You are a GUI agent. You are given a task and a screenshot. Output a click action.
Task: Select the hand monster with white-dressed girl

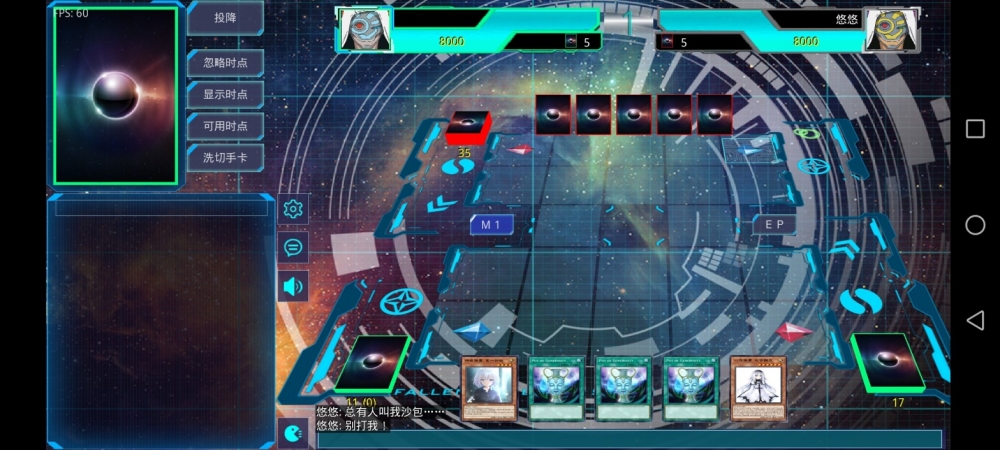click(758, 388)
